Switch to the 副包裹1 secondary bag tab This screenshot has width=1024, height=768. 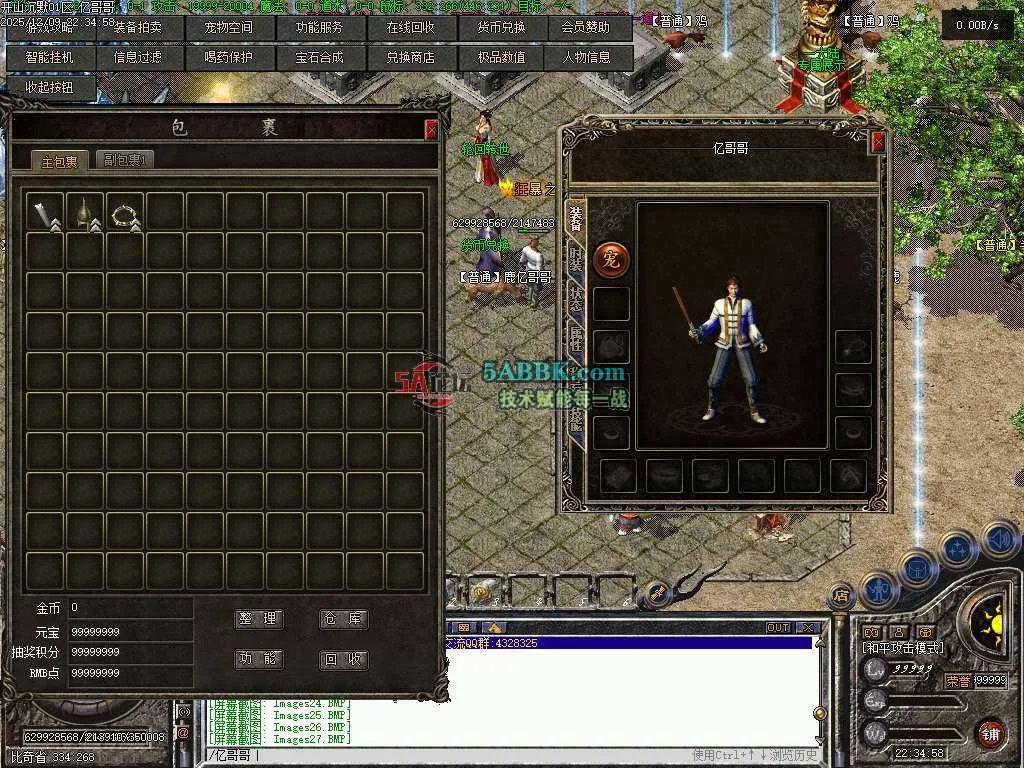(x=126, y=160)
